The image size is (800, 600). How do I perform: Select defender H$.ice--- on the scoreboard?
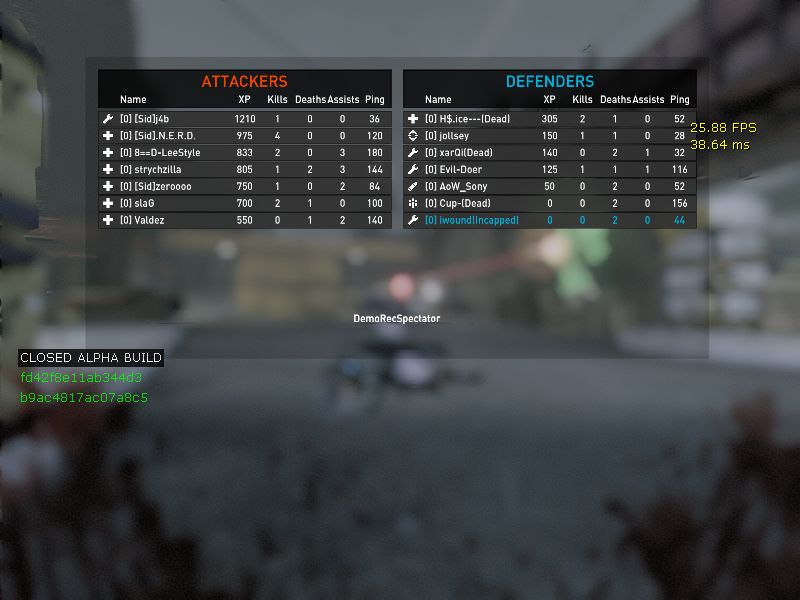pos(549,119)
